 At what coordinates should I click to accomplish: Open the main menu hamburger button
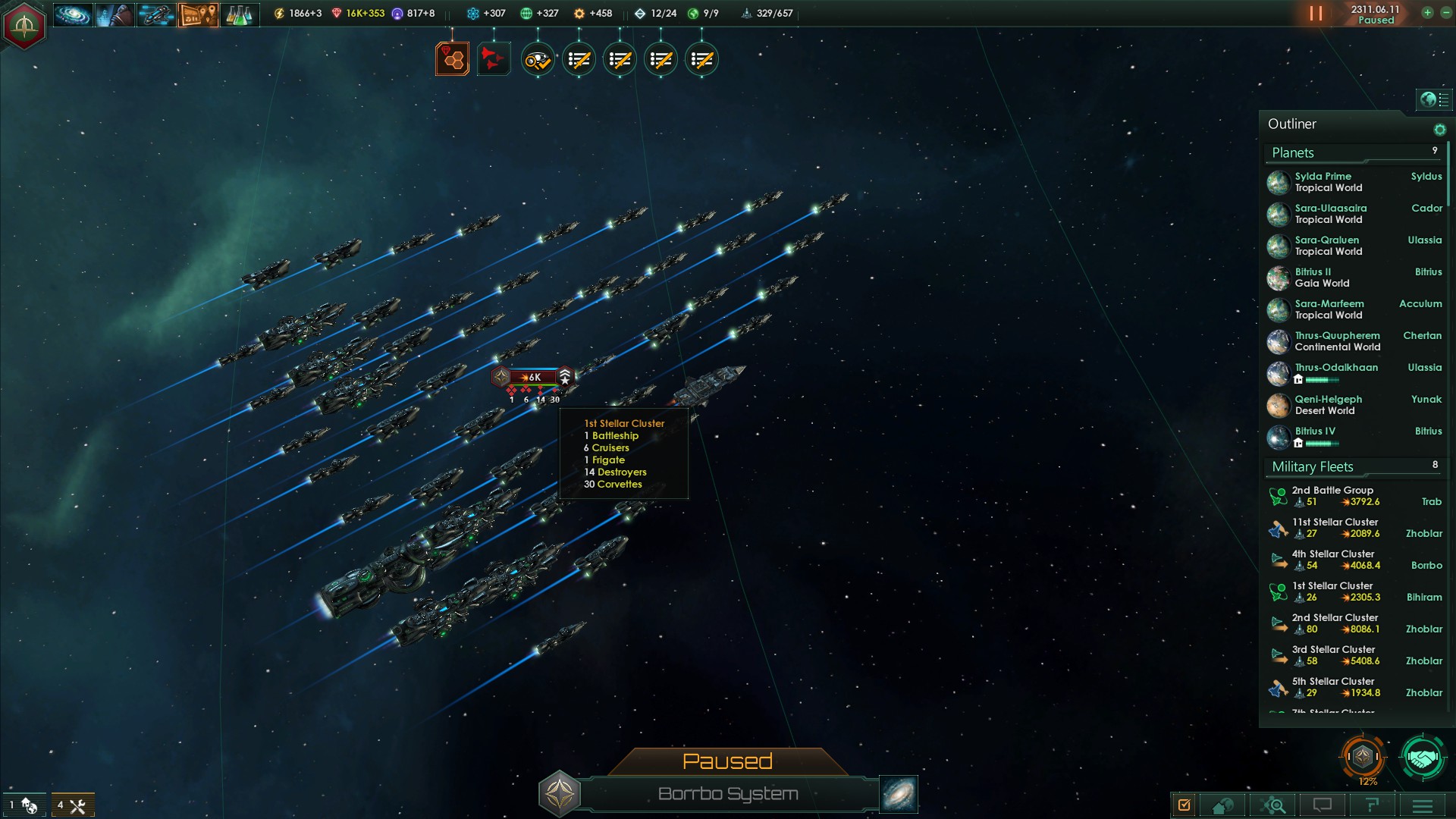[1423, 805]
